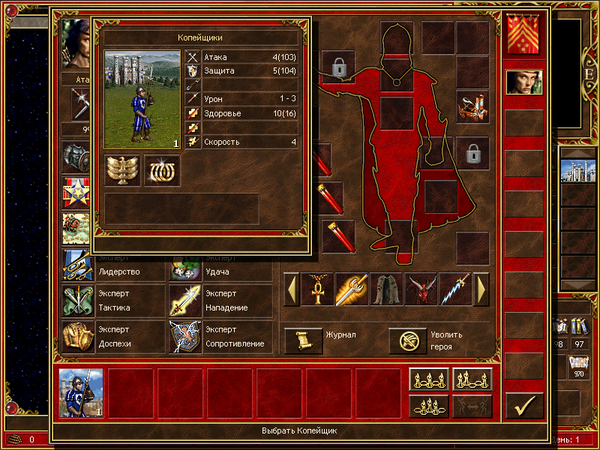The width and height of the screenshot is (600, 450).
Task: Select the red horned helmet artifact
Action: click(x=420, y=290)
